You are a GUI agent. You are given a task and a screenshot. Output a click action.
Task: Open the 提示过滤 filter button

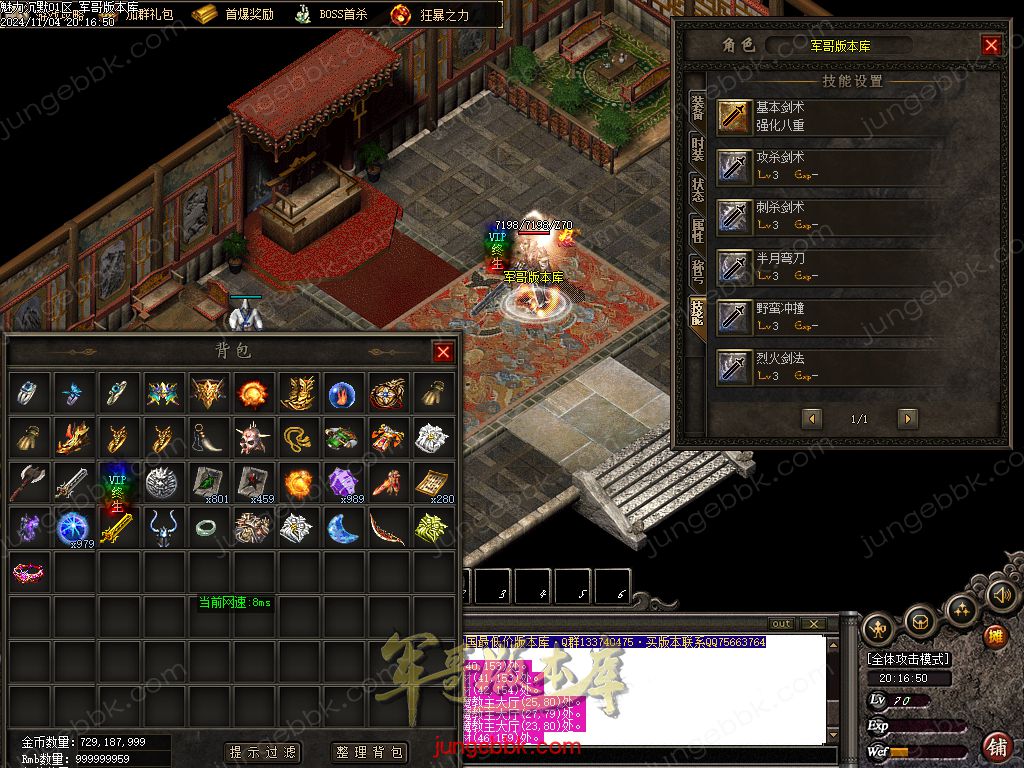pos(263,752)
